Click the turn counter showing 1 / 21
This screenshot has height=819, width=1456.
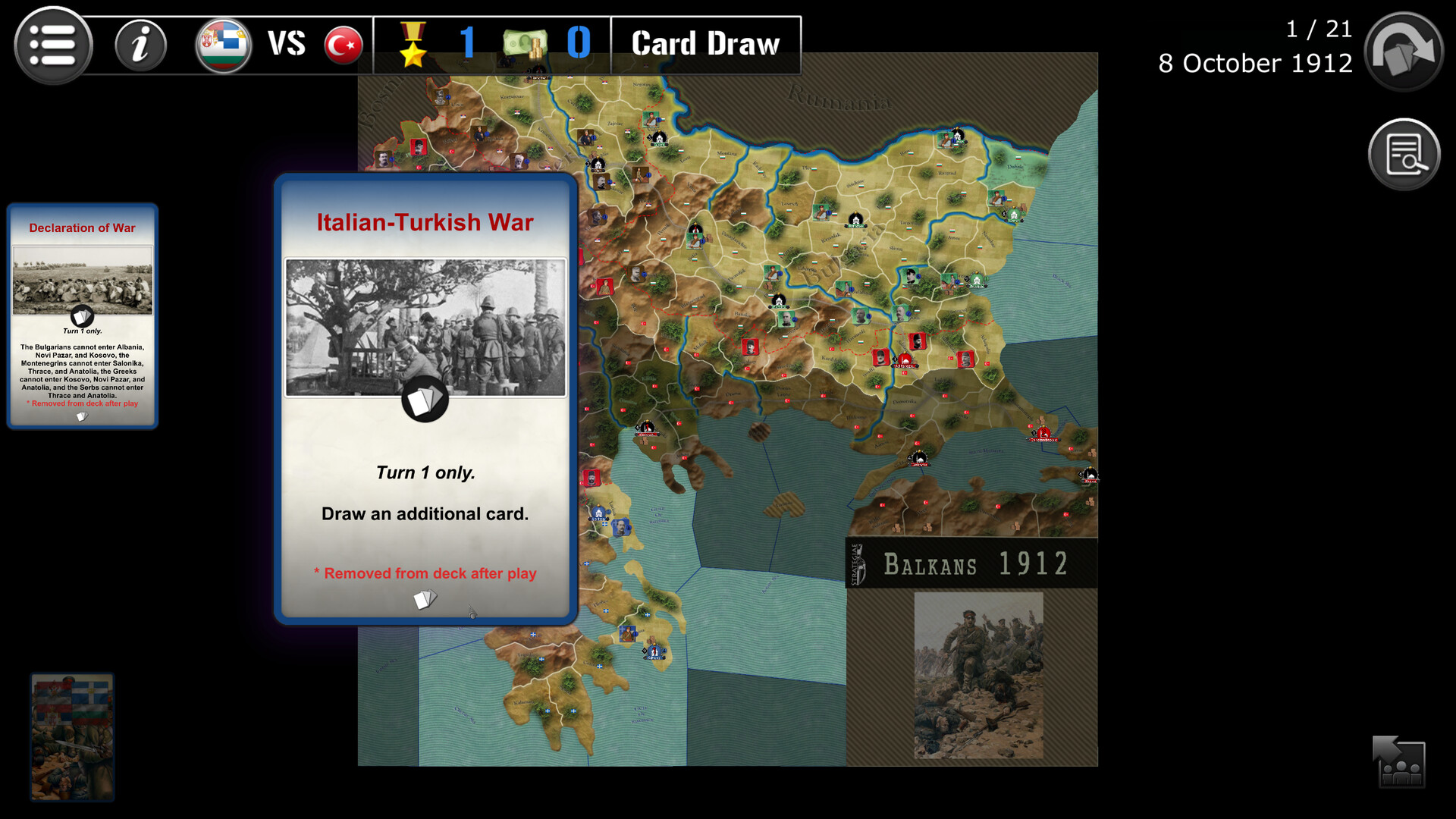[1318, 29]
